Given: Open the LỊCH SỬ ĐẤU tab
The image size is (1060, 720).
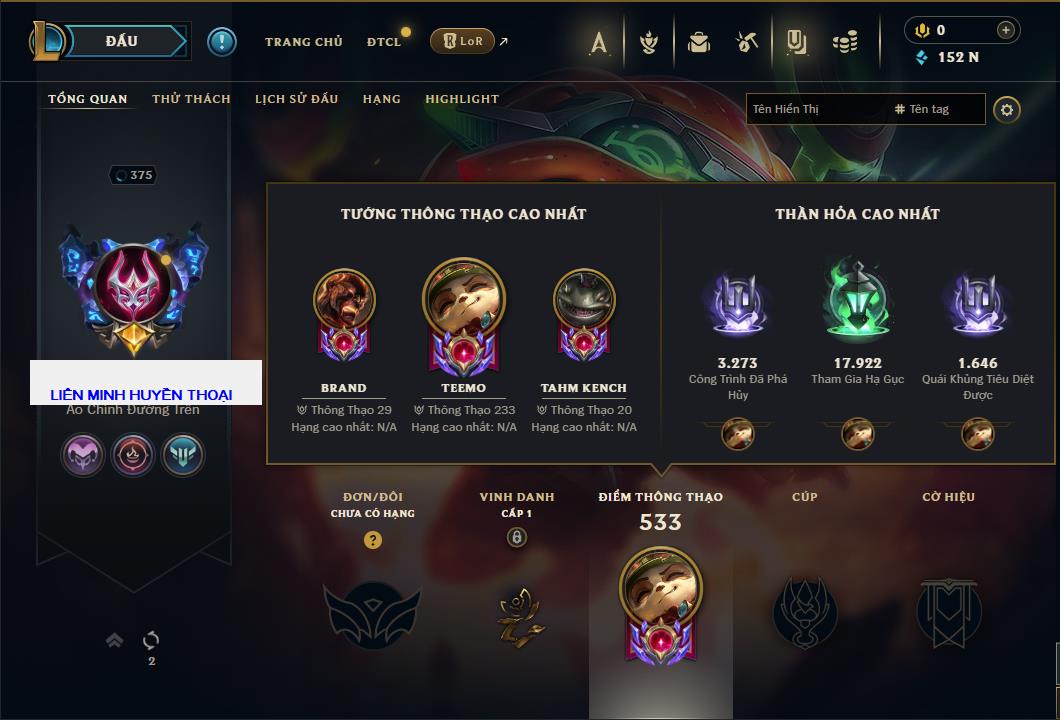Looking at the screenshot, I should (x=296, y=99).
